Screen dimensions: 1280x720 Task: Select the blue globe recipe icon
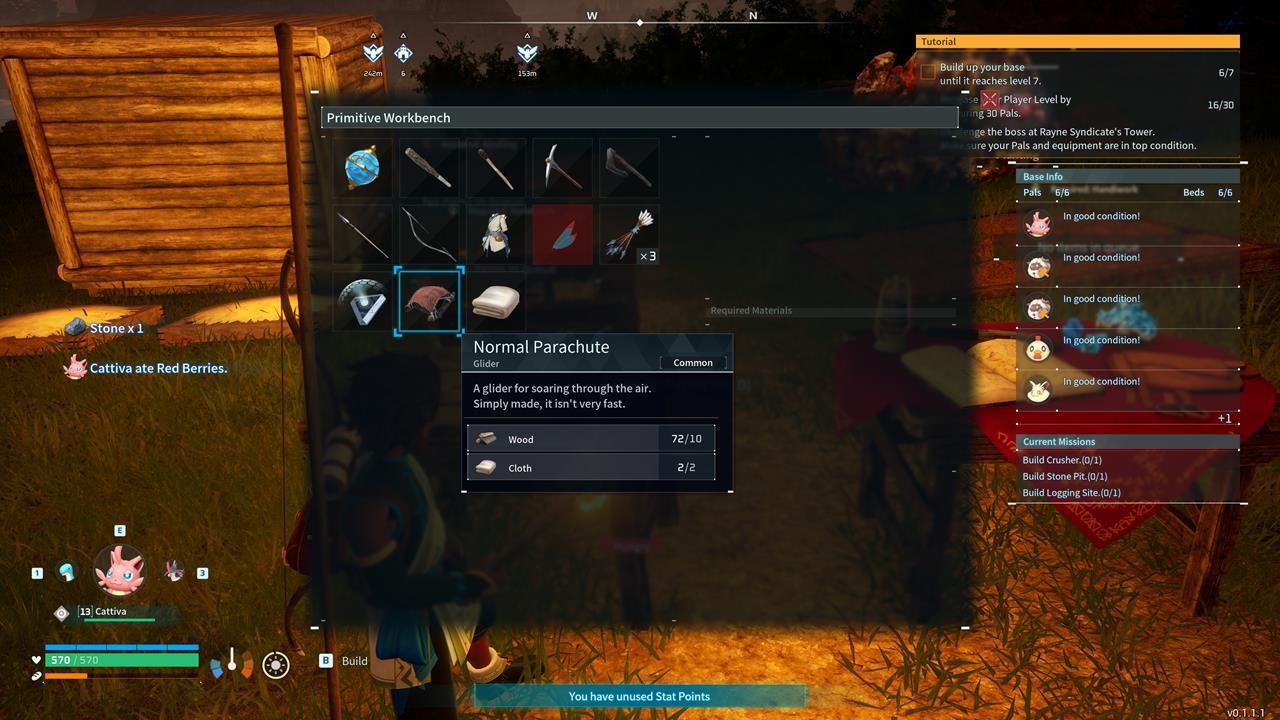click(x=361, y=168)
